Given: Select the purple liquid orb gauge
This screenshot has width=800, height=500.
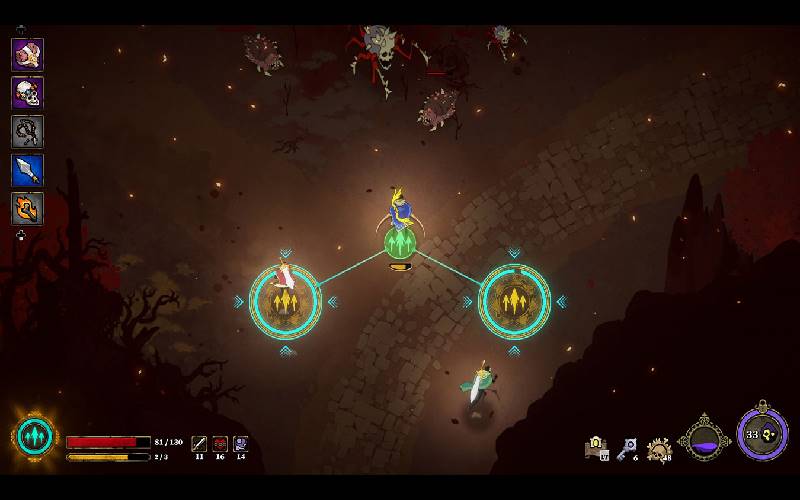Looking at the screenshot, I should [x=705, y=439].
